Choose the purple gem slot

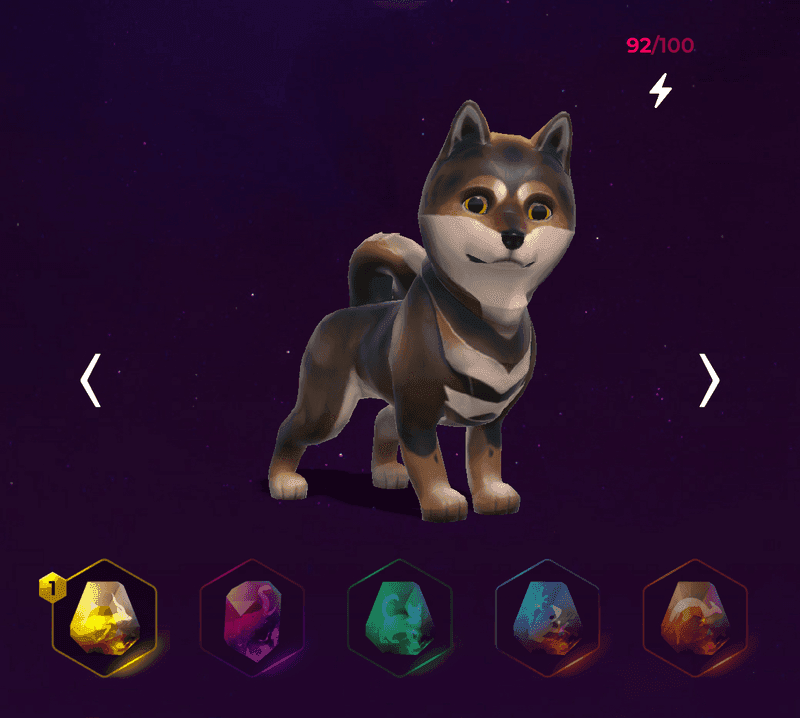point(252,619)
